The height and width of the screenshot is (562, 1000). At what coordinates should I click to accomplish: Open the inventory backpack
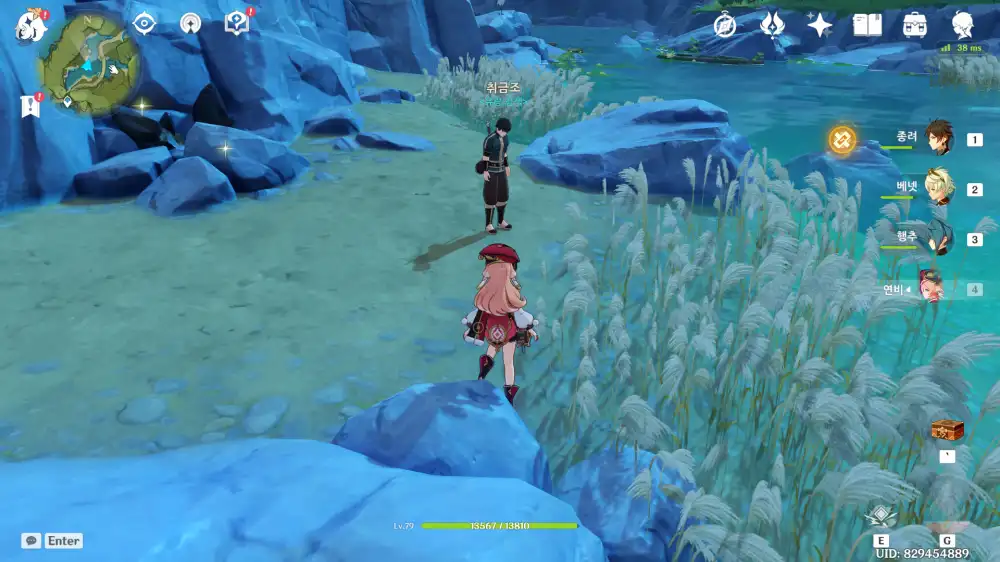coord(914,25)
